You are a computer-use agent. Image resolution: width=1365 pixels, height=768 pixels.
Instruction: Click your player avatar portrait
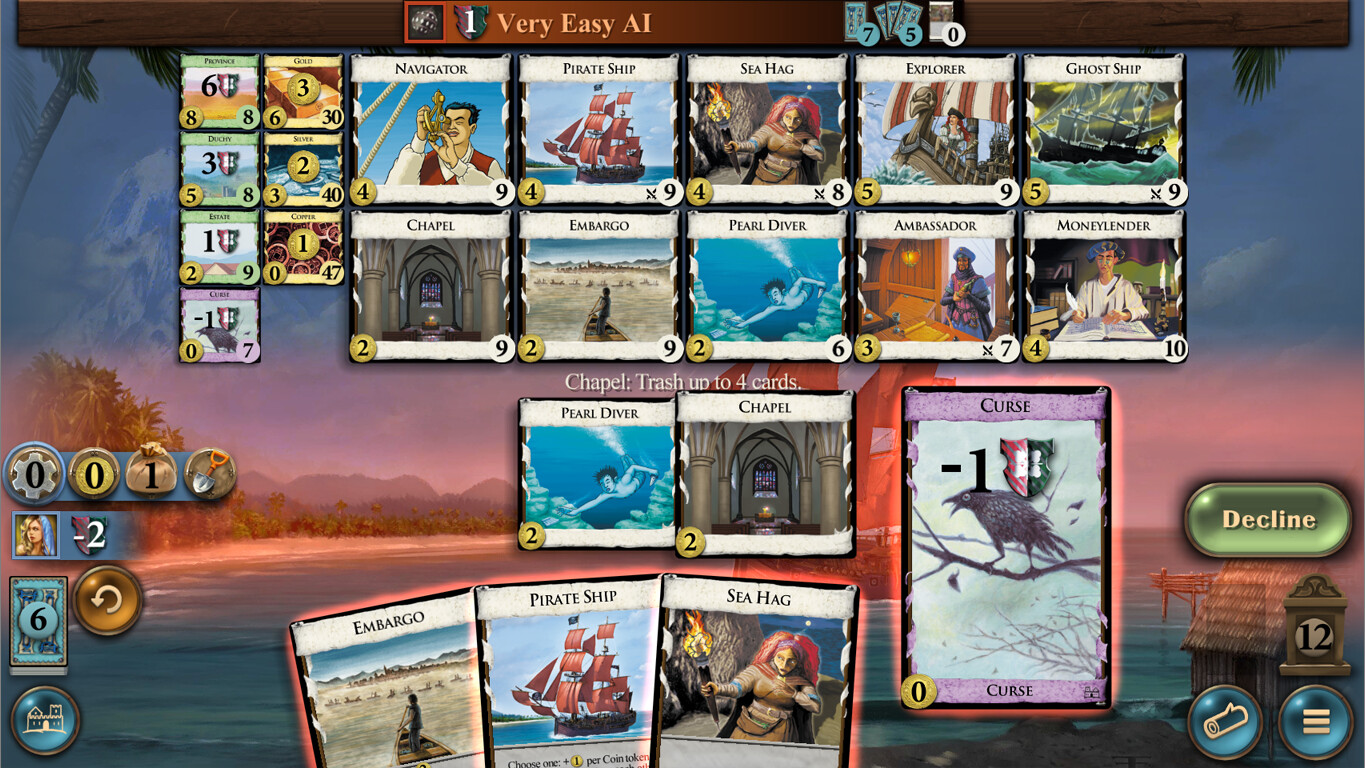coord(37,534)
